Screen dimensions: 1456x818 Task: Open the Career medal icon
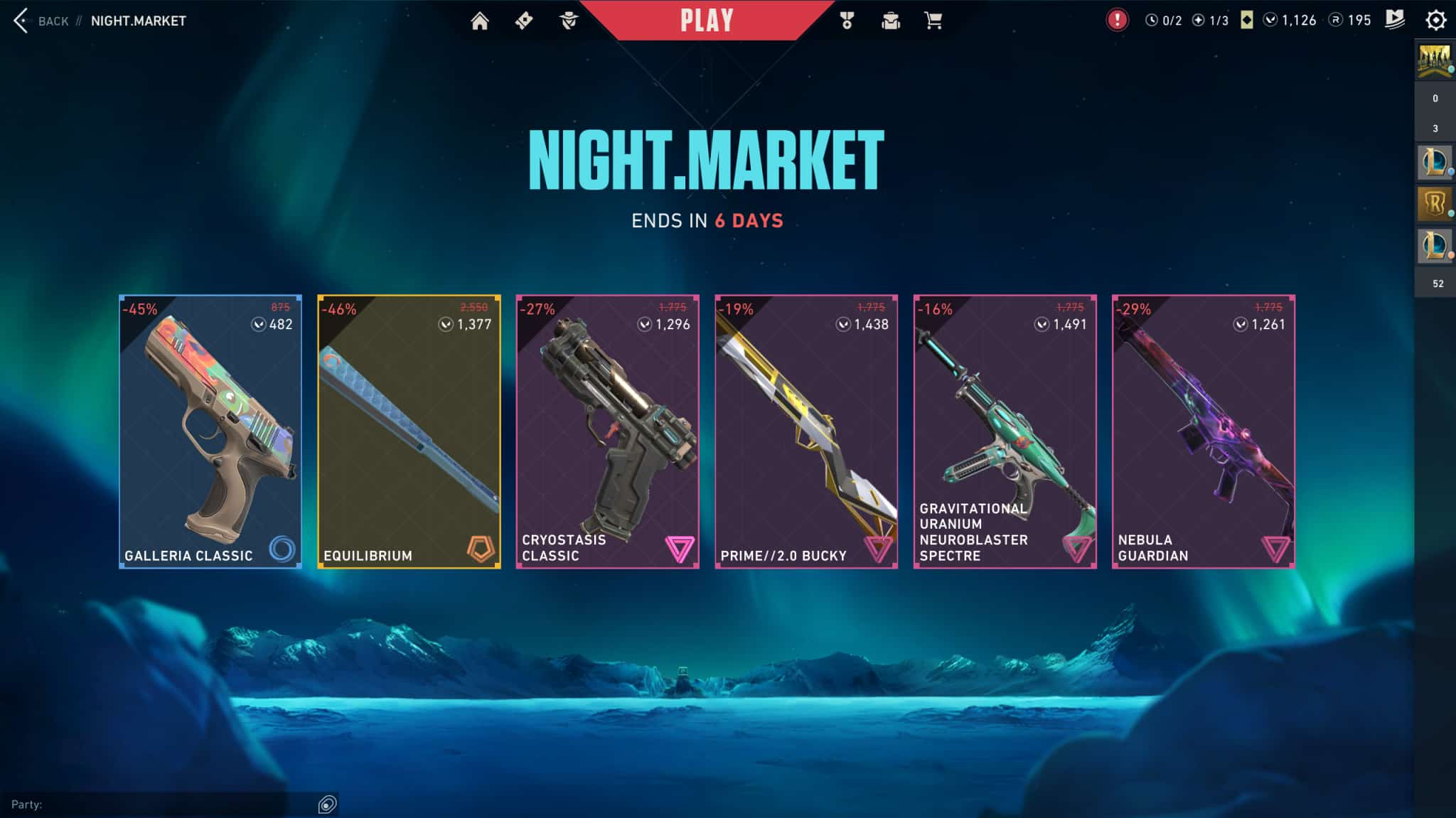846,21
